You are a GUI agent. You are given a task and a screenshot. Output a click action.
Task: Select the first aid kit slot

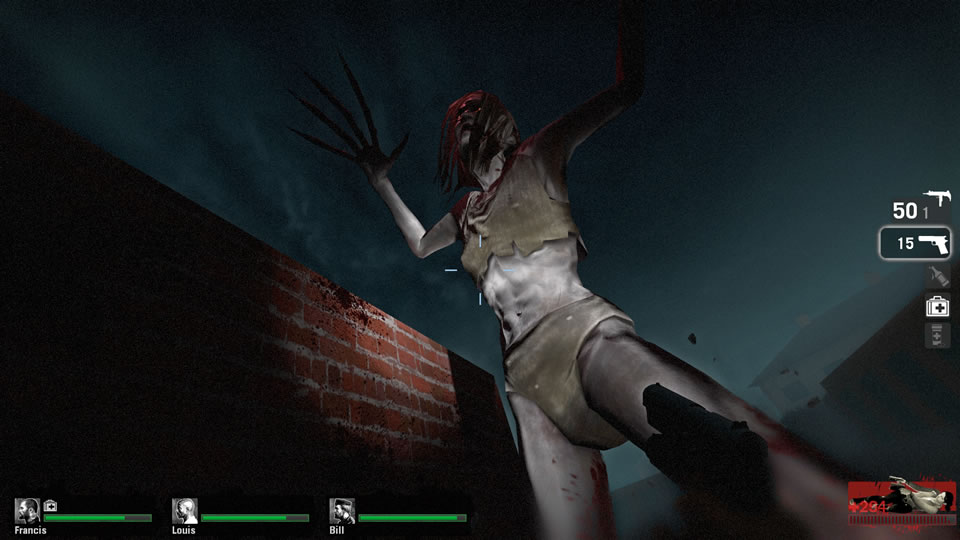[x=937, y=307]
